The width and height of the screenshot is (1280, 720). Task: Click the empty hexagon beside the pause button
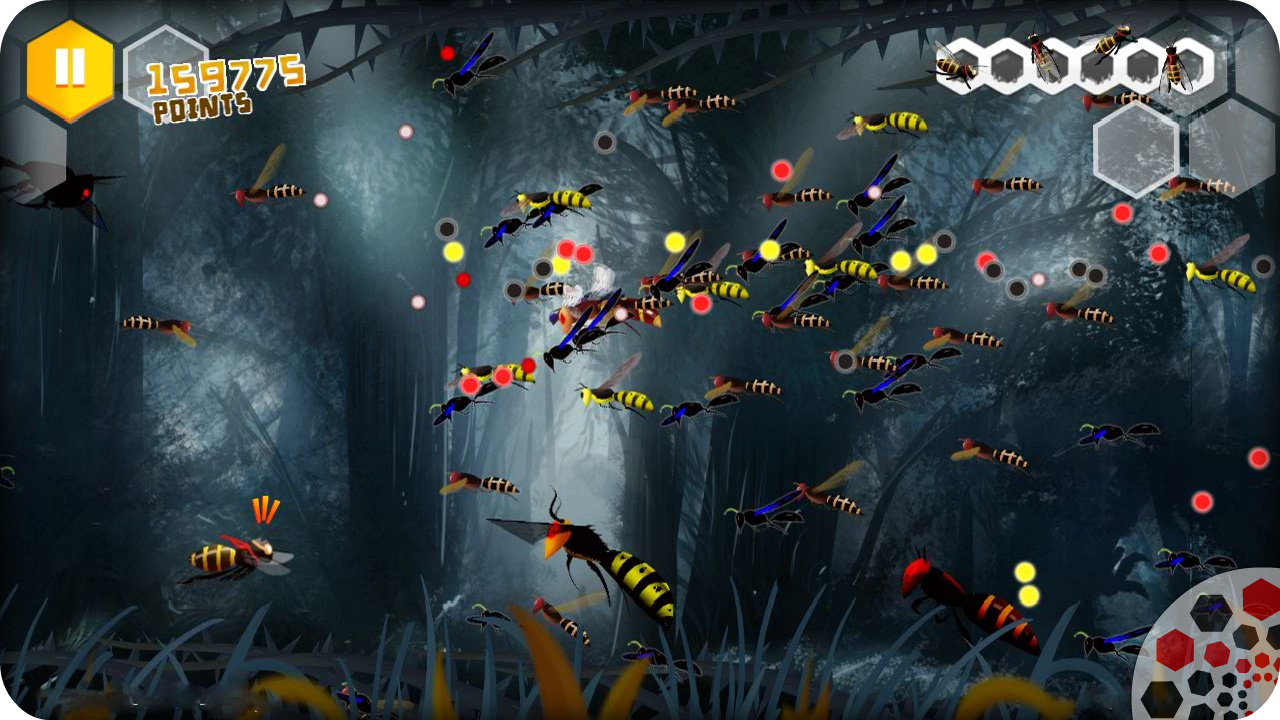(165, 67)
